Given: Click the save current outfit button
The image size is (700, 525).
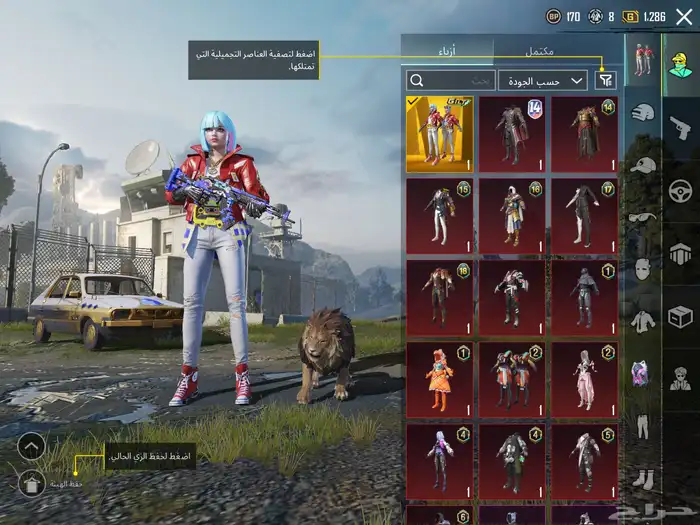Looking at the screenshot, I should point(31,484).
